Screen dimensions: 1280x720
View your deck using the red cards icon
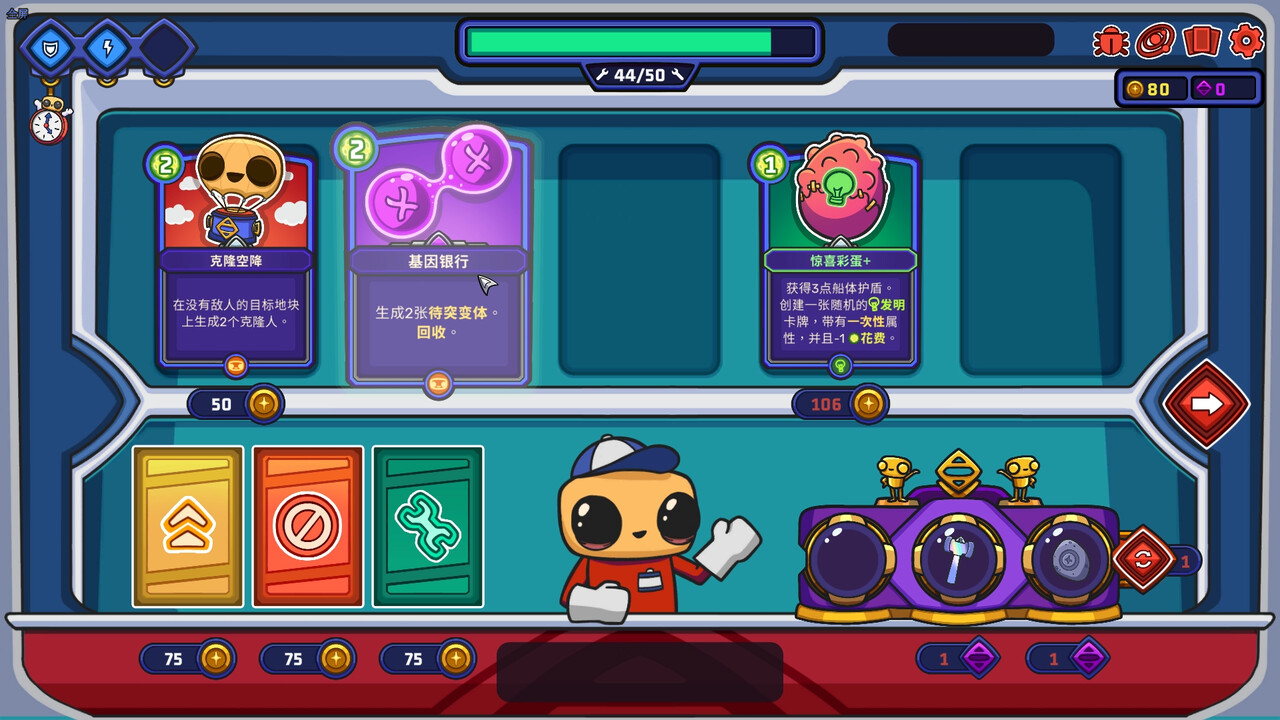[1200, 42]
